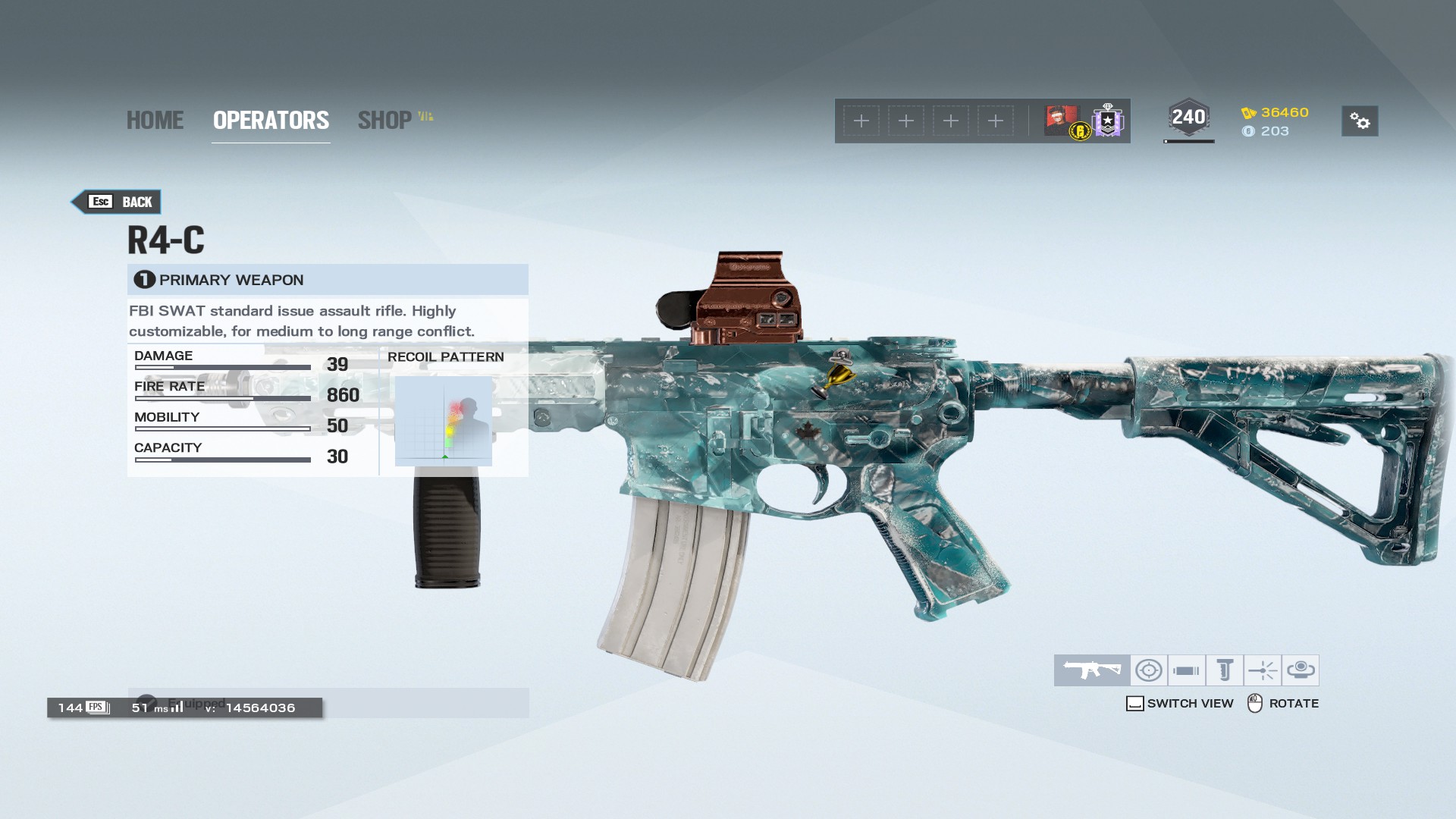The width and height of the screenshot is (1456, 819).
Task: Inspect the recoil pattern preview
Action: pyautogui.click(x=443, y=421)
